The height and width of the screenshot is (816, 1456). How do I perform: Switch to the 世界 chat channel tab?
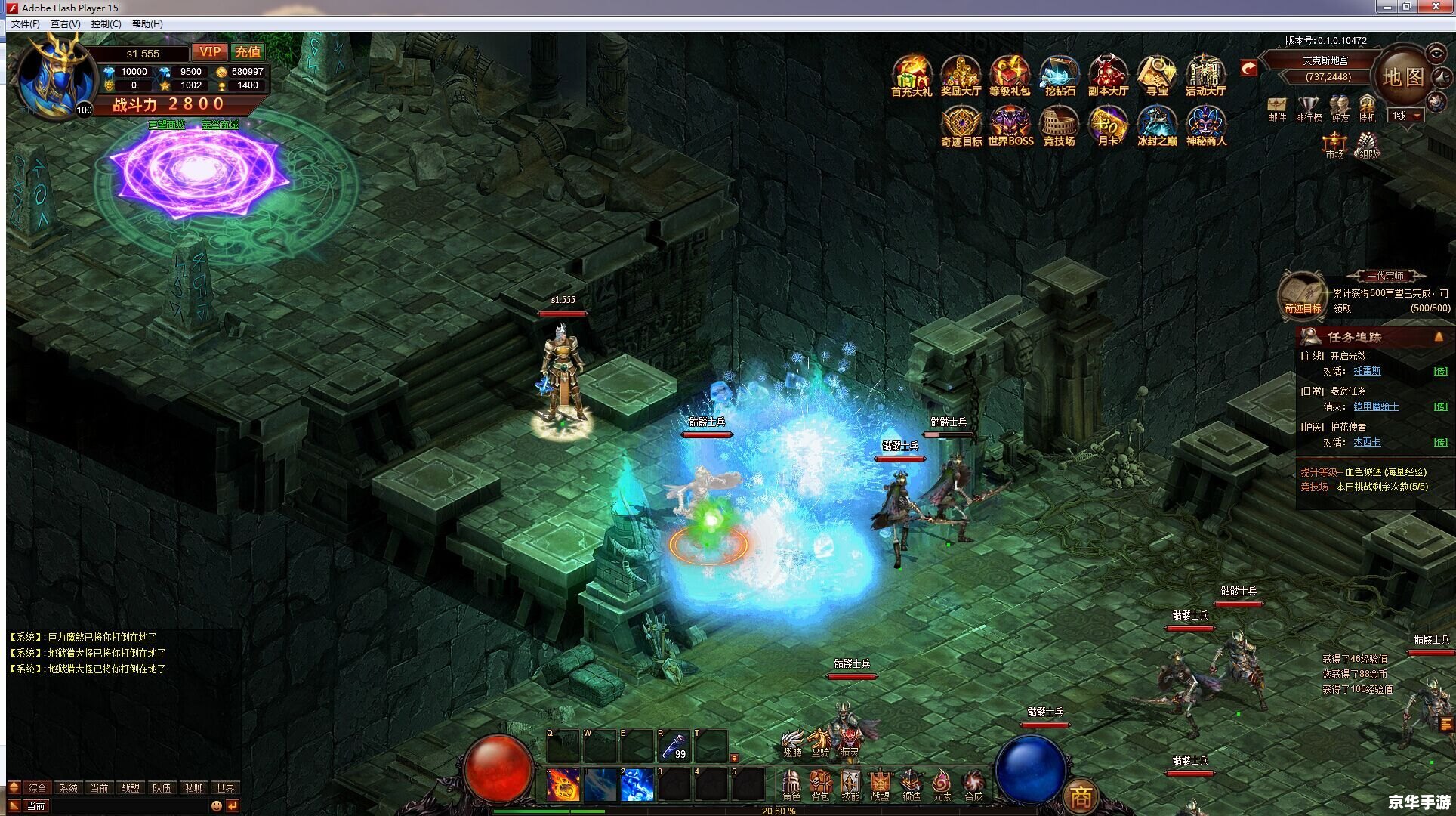click(225, 787)
